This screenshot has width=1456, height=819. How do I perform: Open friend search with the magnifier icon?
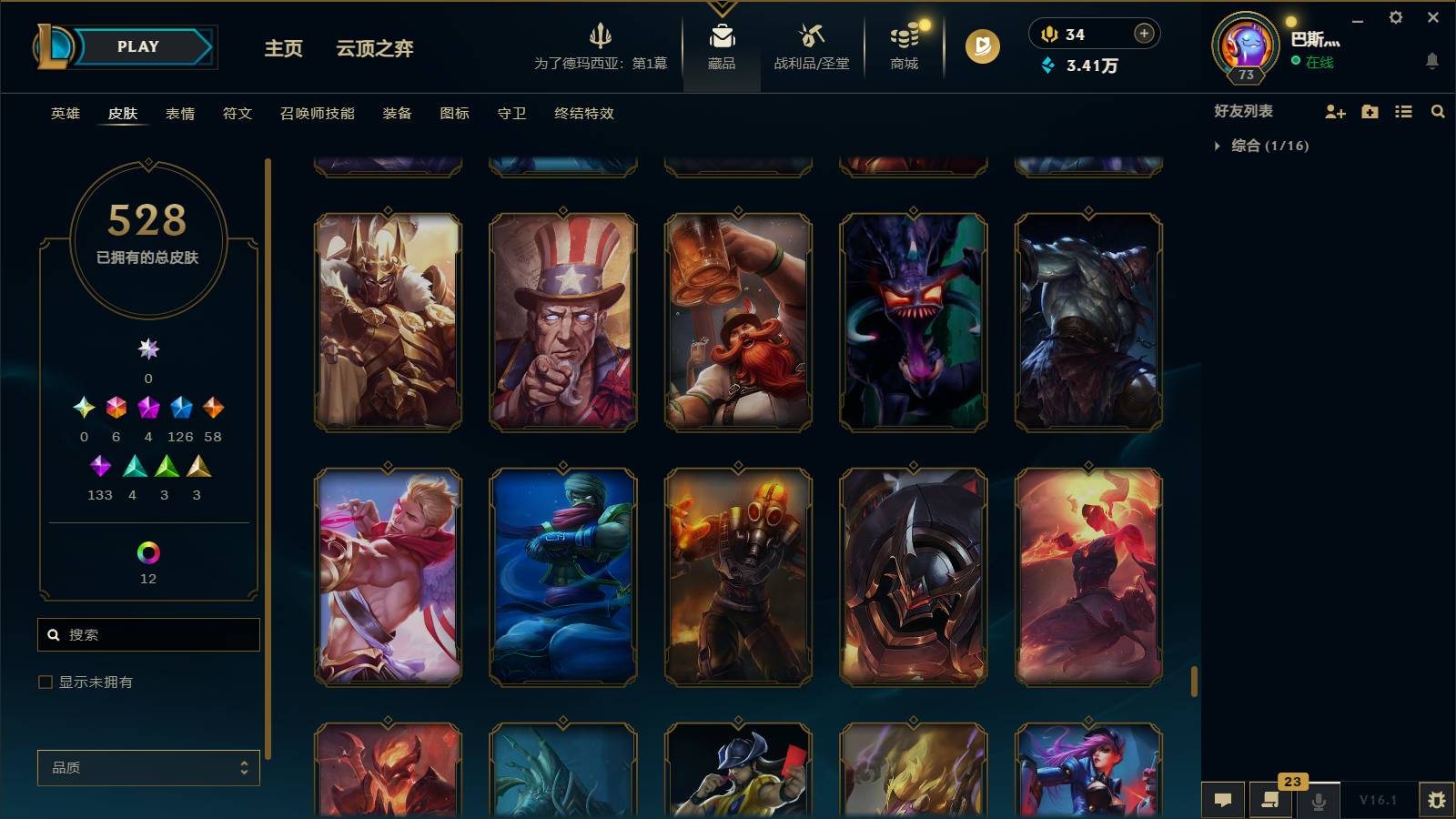pyautogui.click(x=1438, y=112)
